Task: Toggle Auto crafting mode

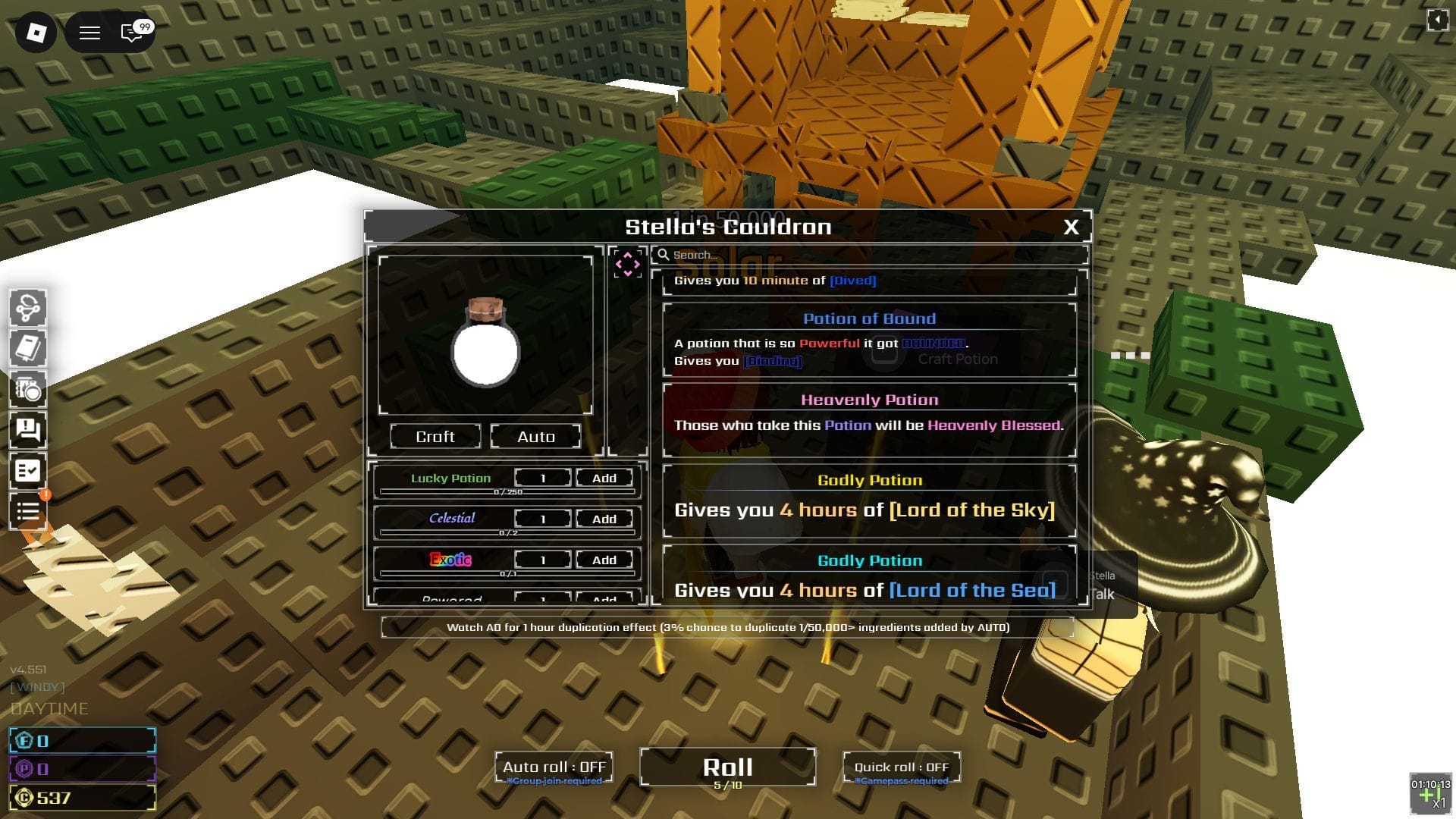Action: tap(535, 436)
